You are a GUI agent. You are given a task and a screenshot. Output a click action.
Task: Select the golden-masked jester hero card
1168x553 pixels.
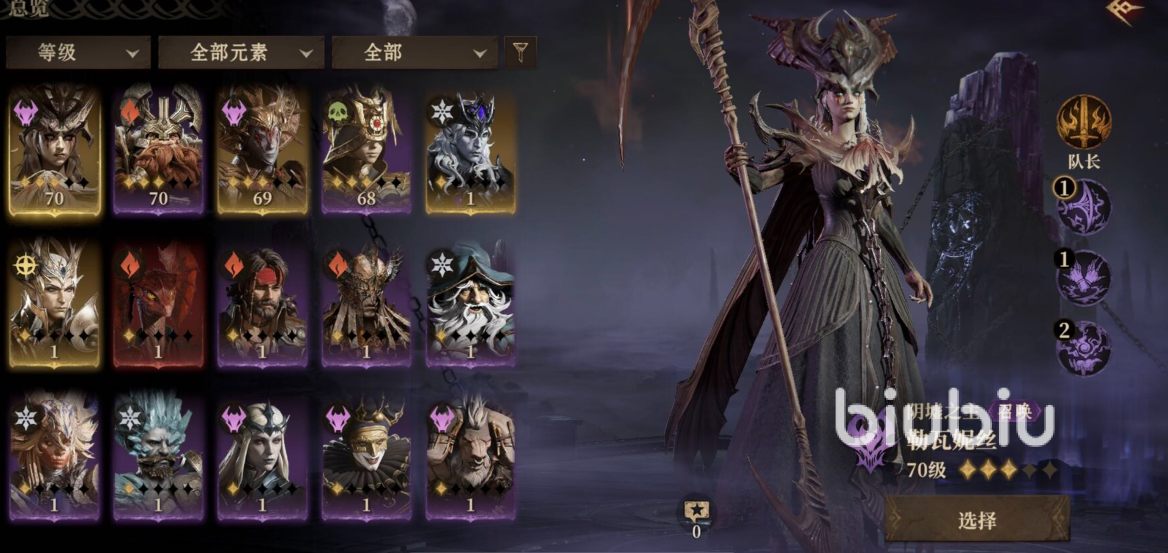366,457
